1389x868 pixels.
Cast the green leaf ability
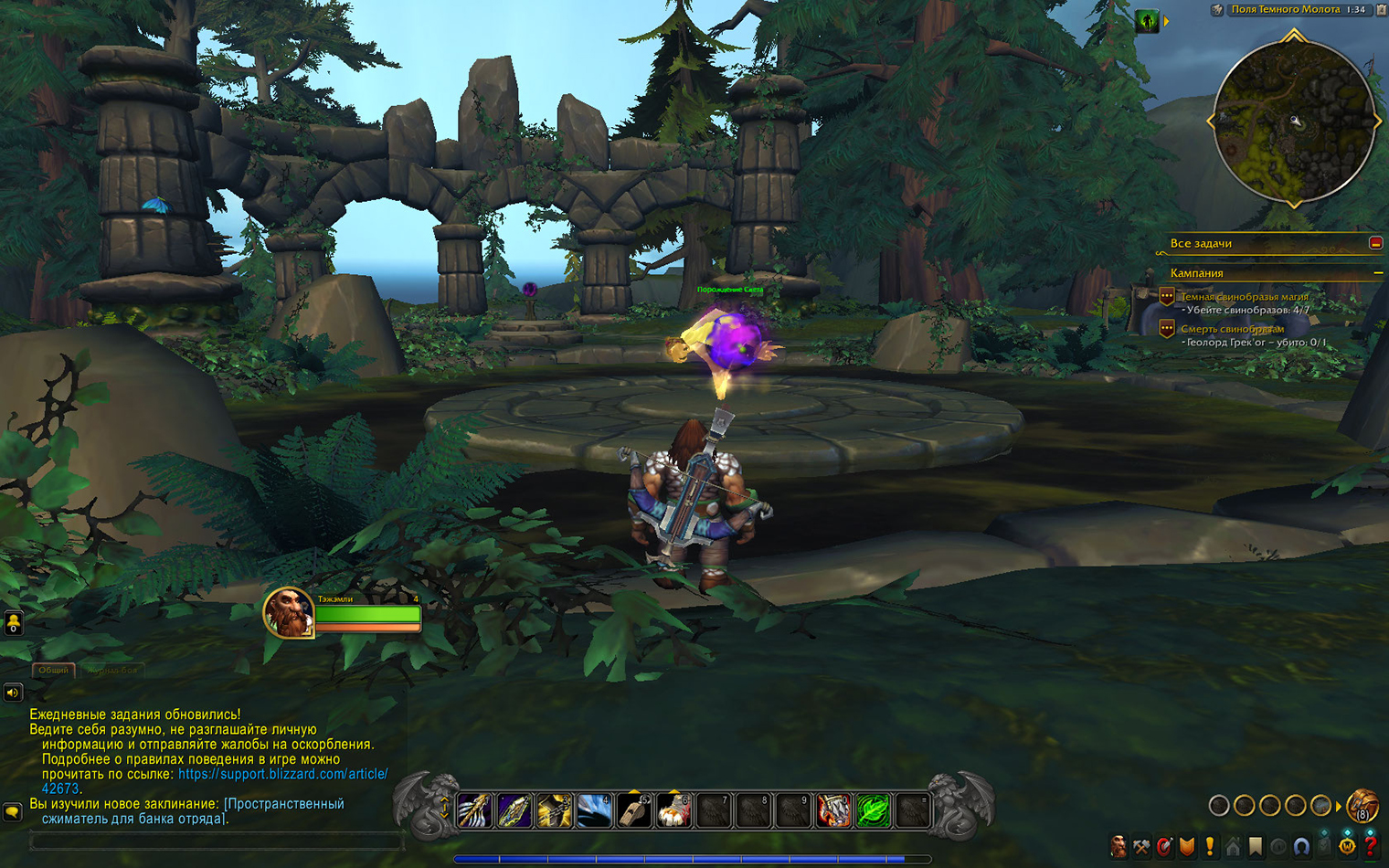tap(873, 810)
